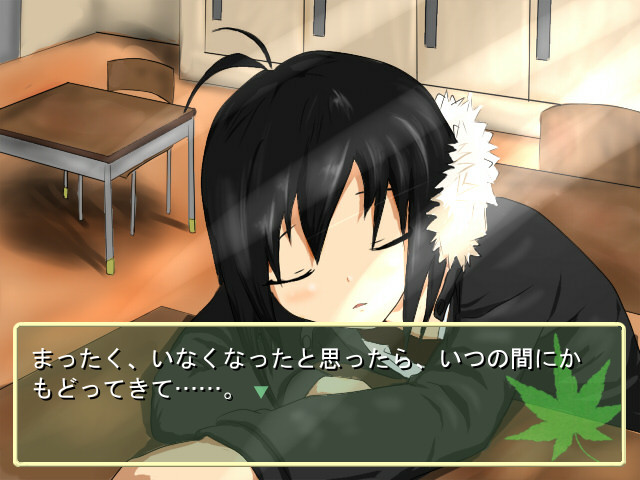
Task: Click the green advance-text arrow indicator
Action: tap(261, 393)
